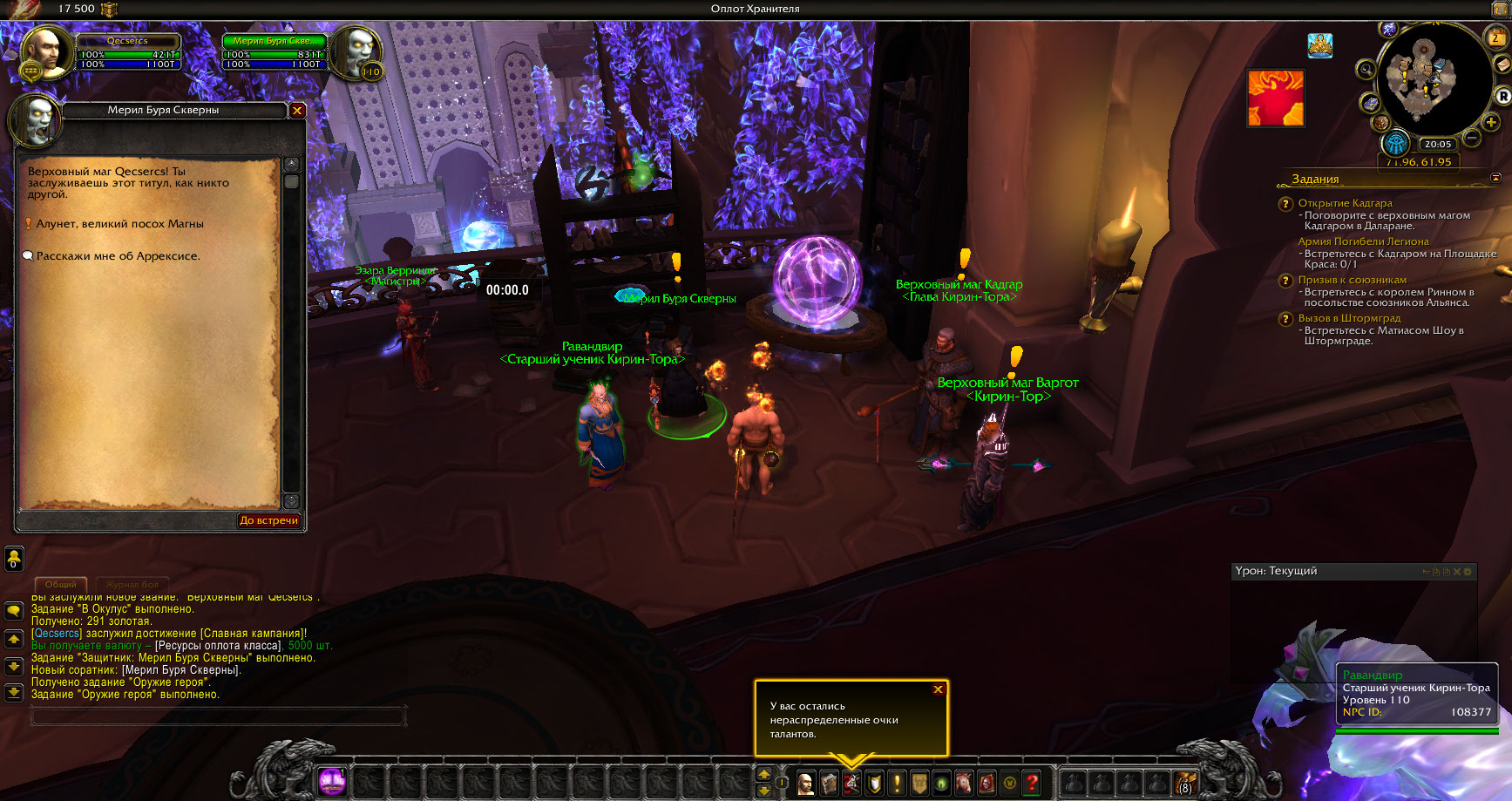
Task: Open the character info portrait button
Action: pos(806,783)
